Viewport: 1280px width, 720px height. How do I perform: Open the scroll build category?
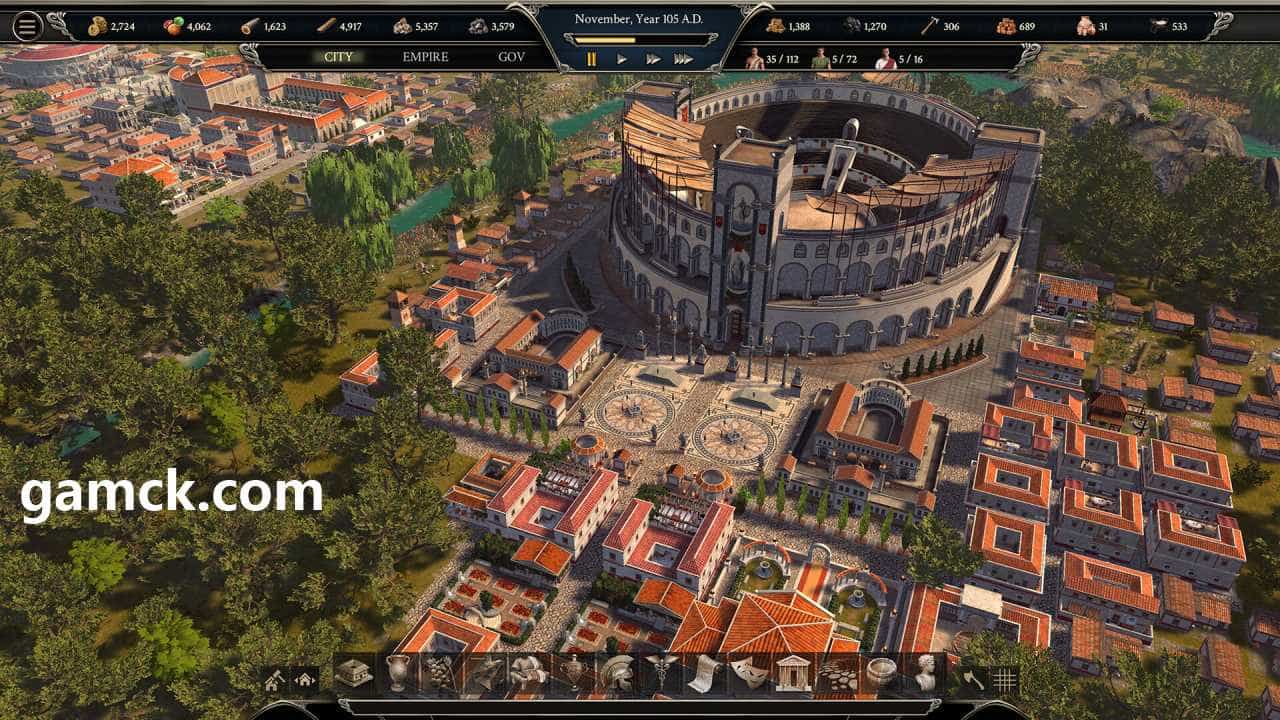click(x=703, y=674)
